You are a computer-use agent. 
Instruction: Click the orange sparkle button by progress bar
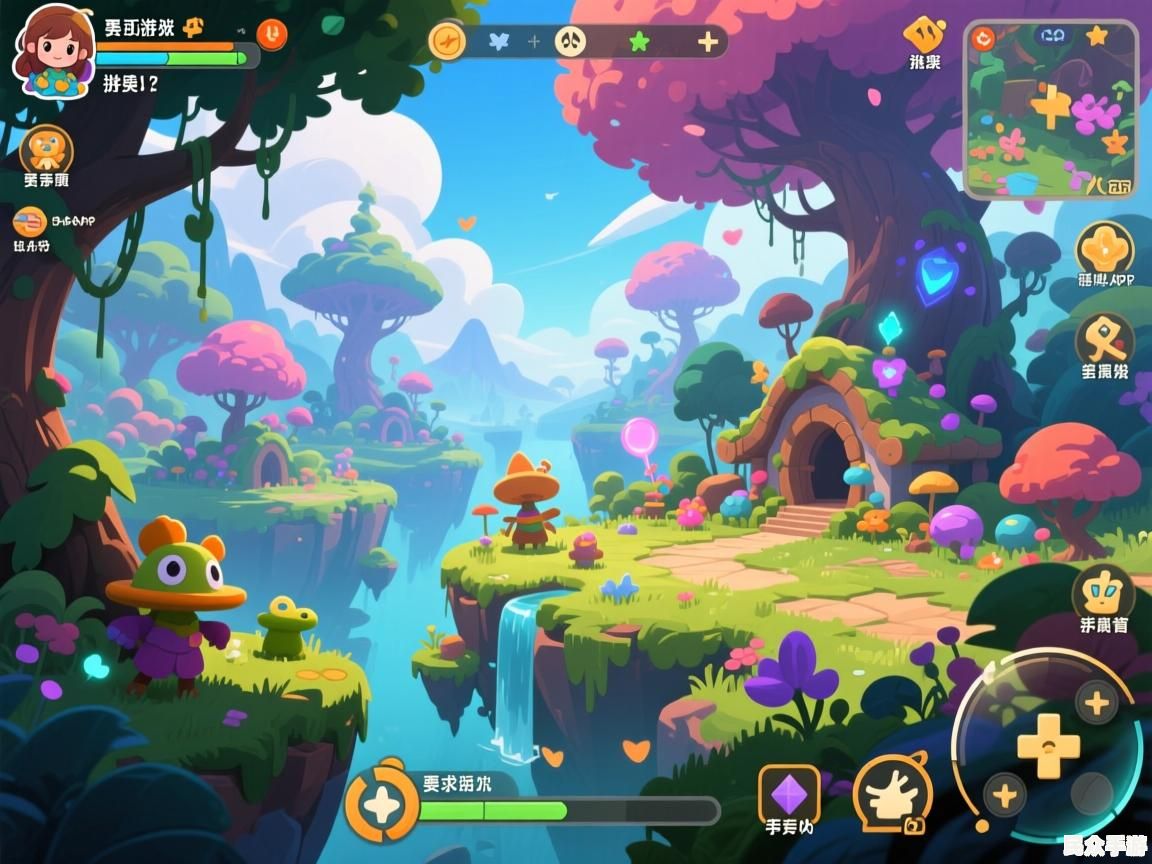(382, 802)
